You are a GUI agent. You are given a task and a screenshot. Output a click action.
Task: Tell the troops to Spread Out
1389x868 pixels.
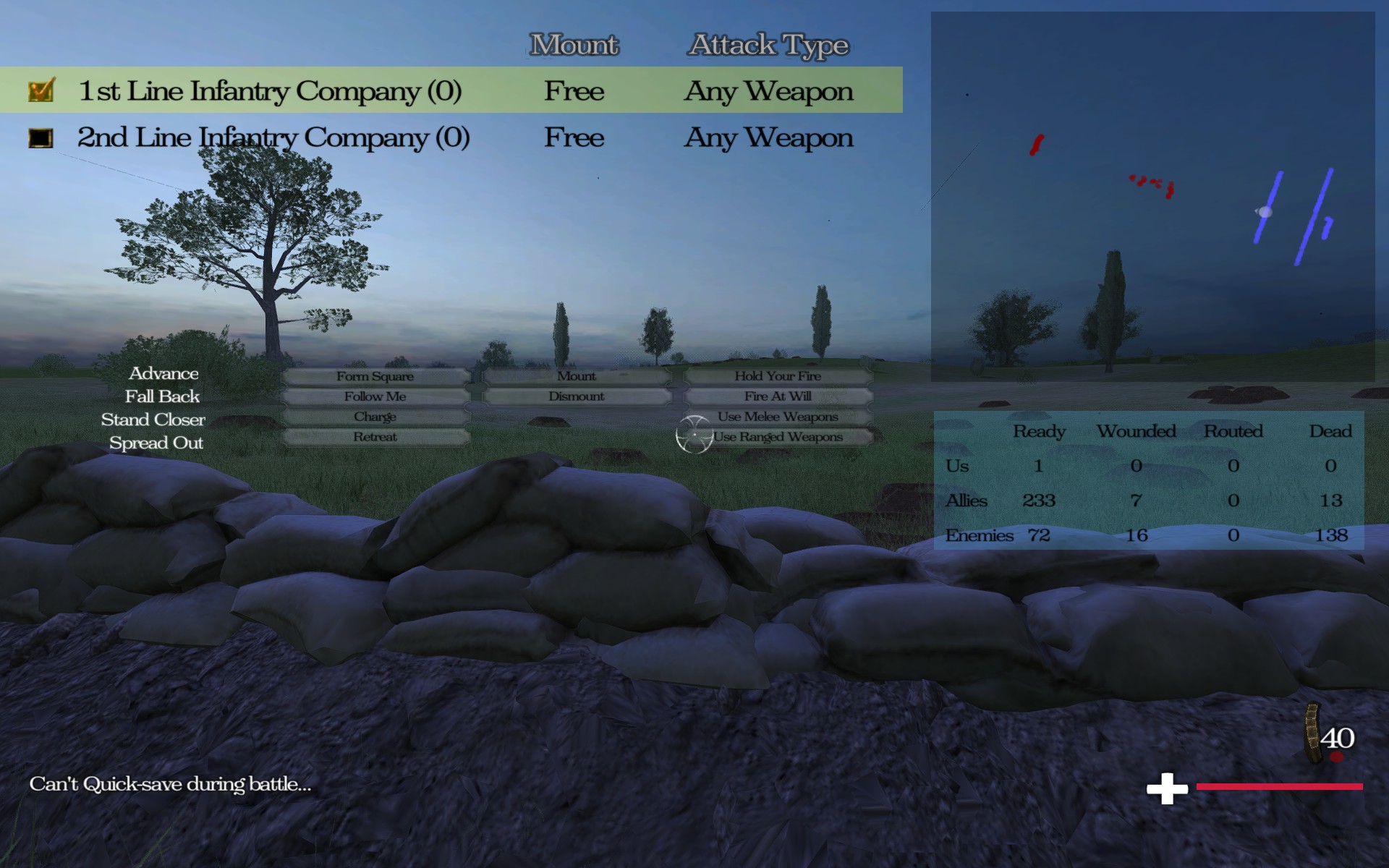(156, 443)
